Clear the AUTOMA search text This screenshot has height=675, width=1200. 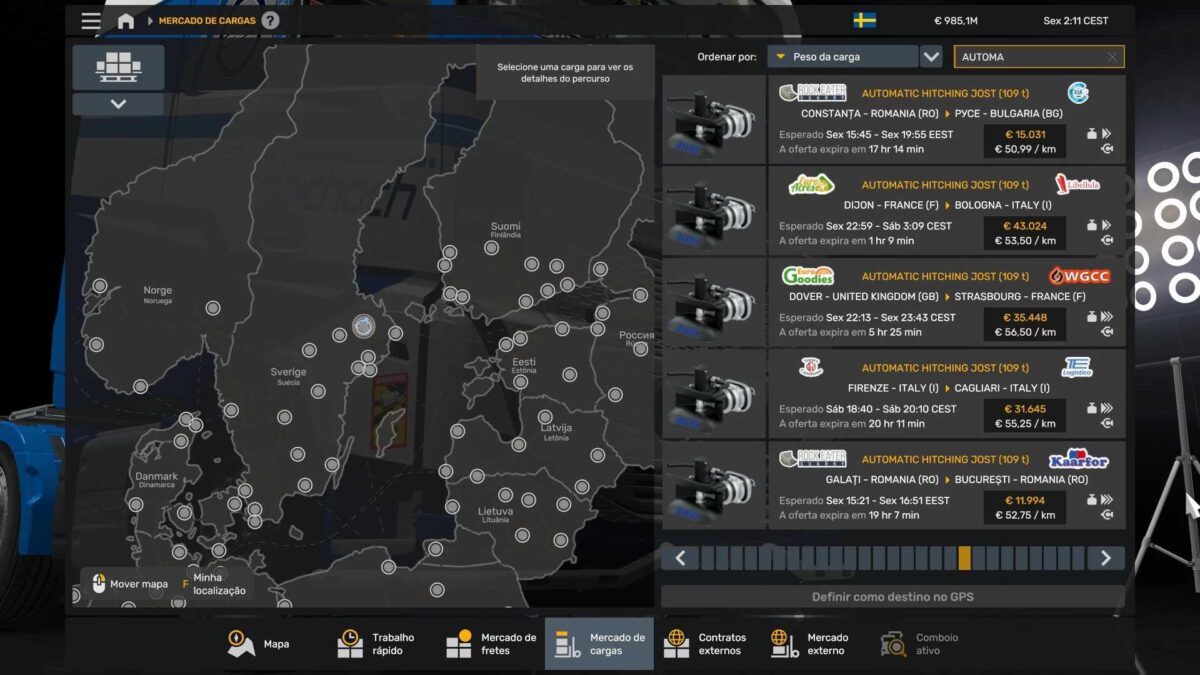point(1112,58)
